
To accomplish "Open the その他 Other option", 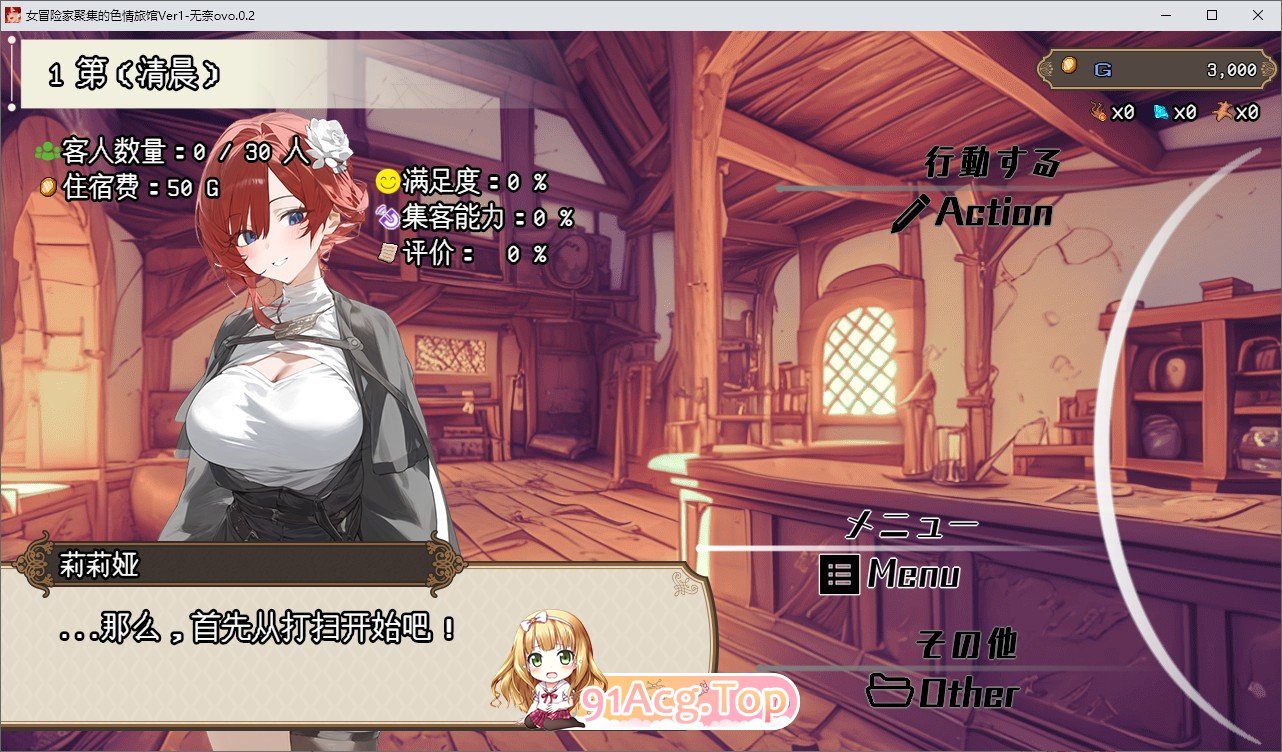I will [x=967, y=646].
